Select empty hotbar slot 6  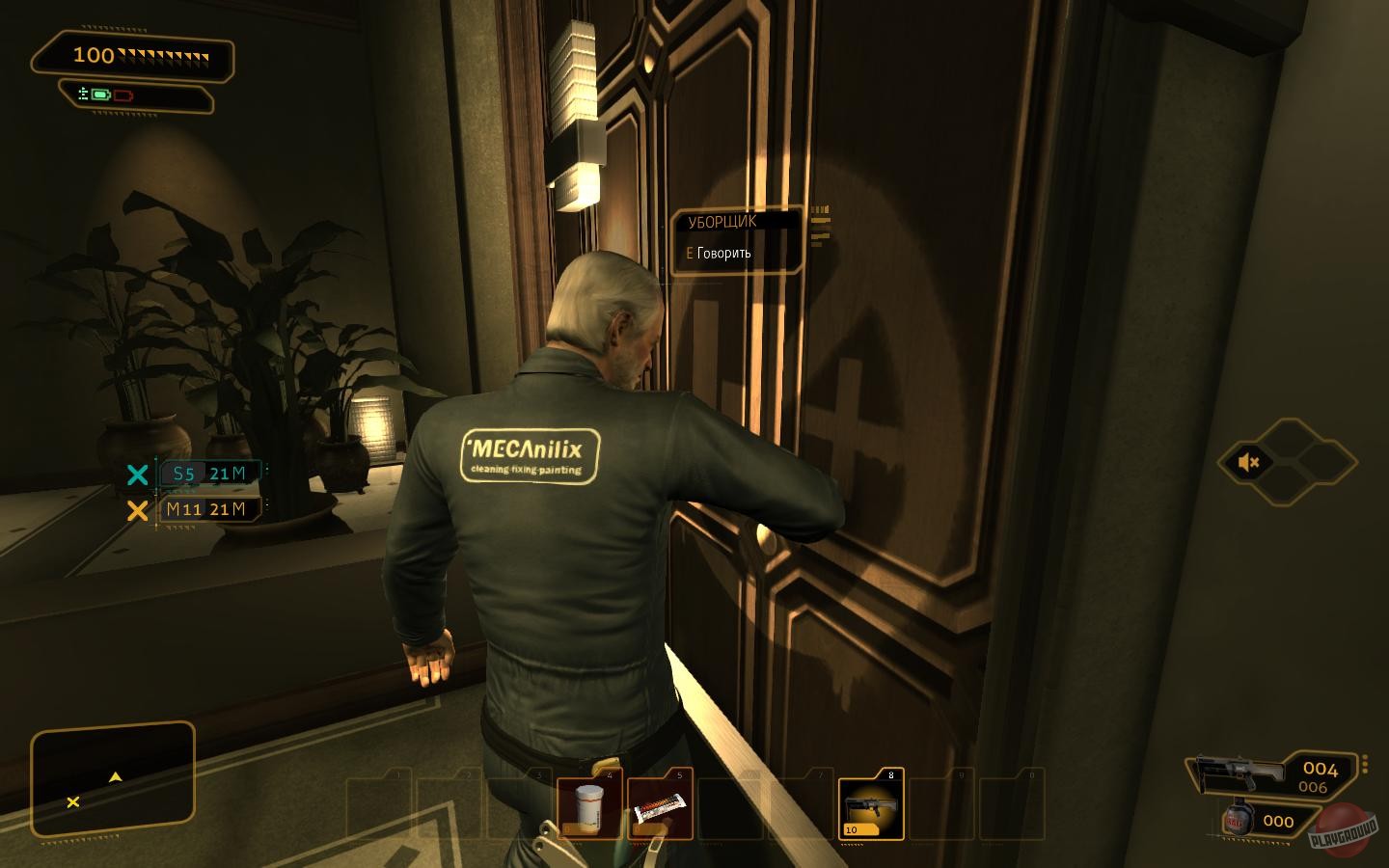click(x=731, y=808)
